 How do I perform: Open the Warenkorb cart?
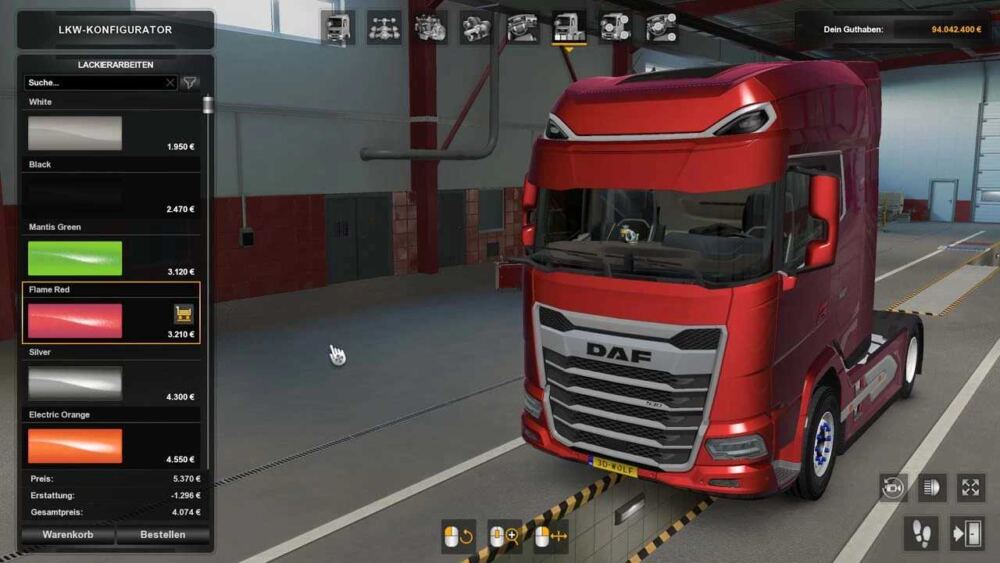click(x=67, y=535)
